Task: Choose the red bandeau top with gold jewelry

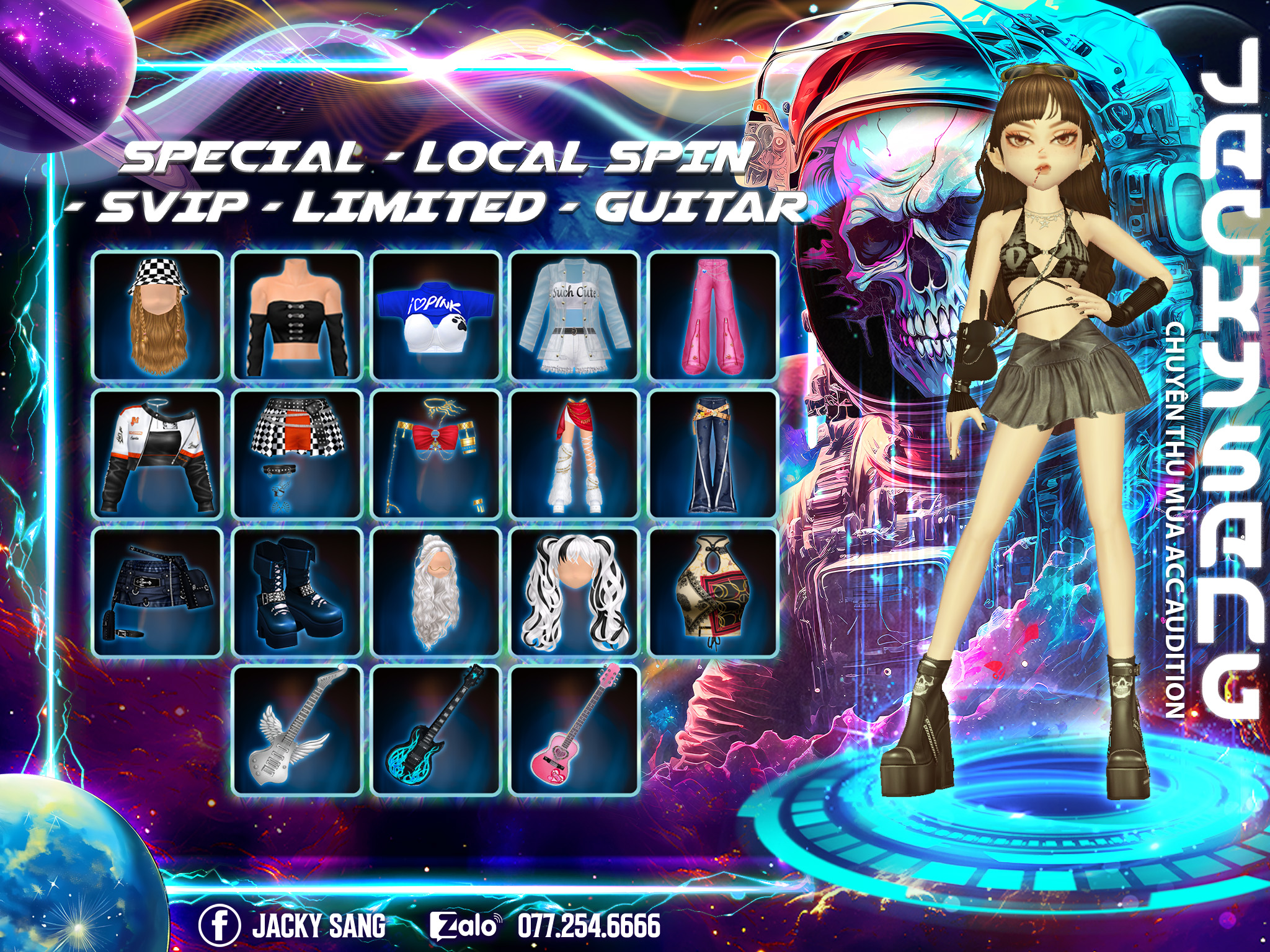Action: pos(436,454)
